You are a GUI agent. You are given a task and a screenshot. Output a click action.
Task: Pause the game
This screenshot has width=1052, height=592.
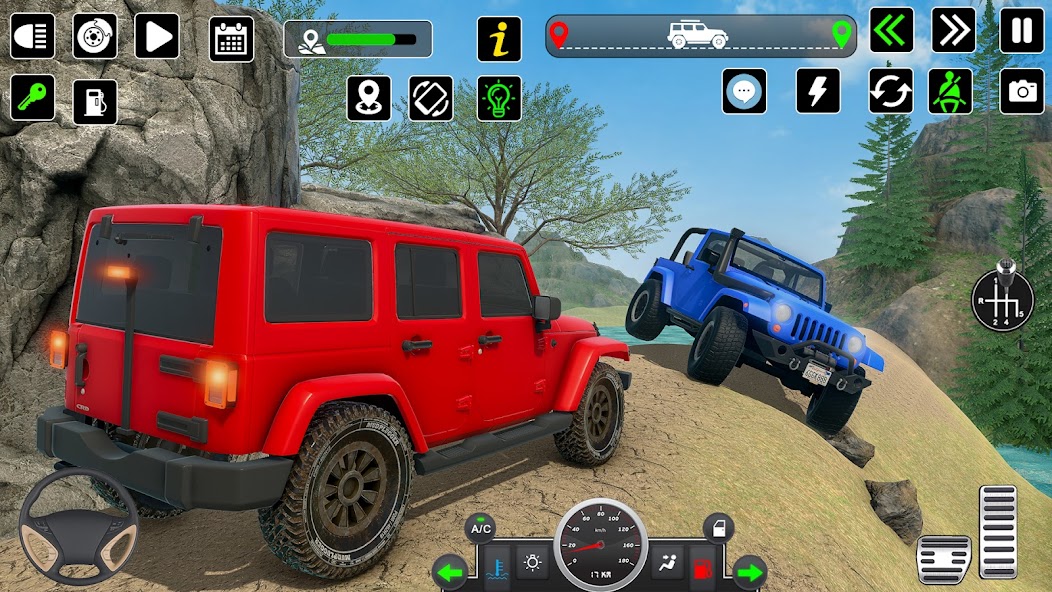click(1021, 30)
